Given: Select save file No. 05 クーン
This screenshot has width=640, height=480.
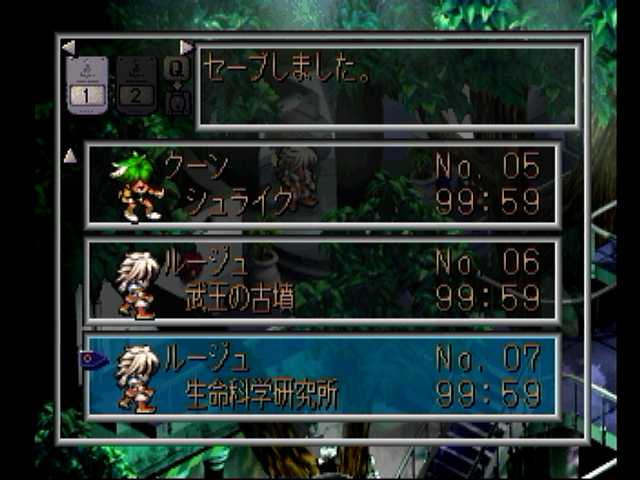Looking at the screenshot, I should tap(322, 185).
